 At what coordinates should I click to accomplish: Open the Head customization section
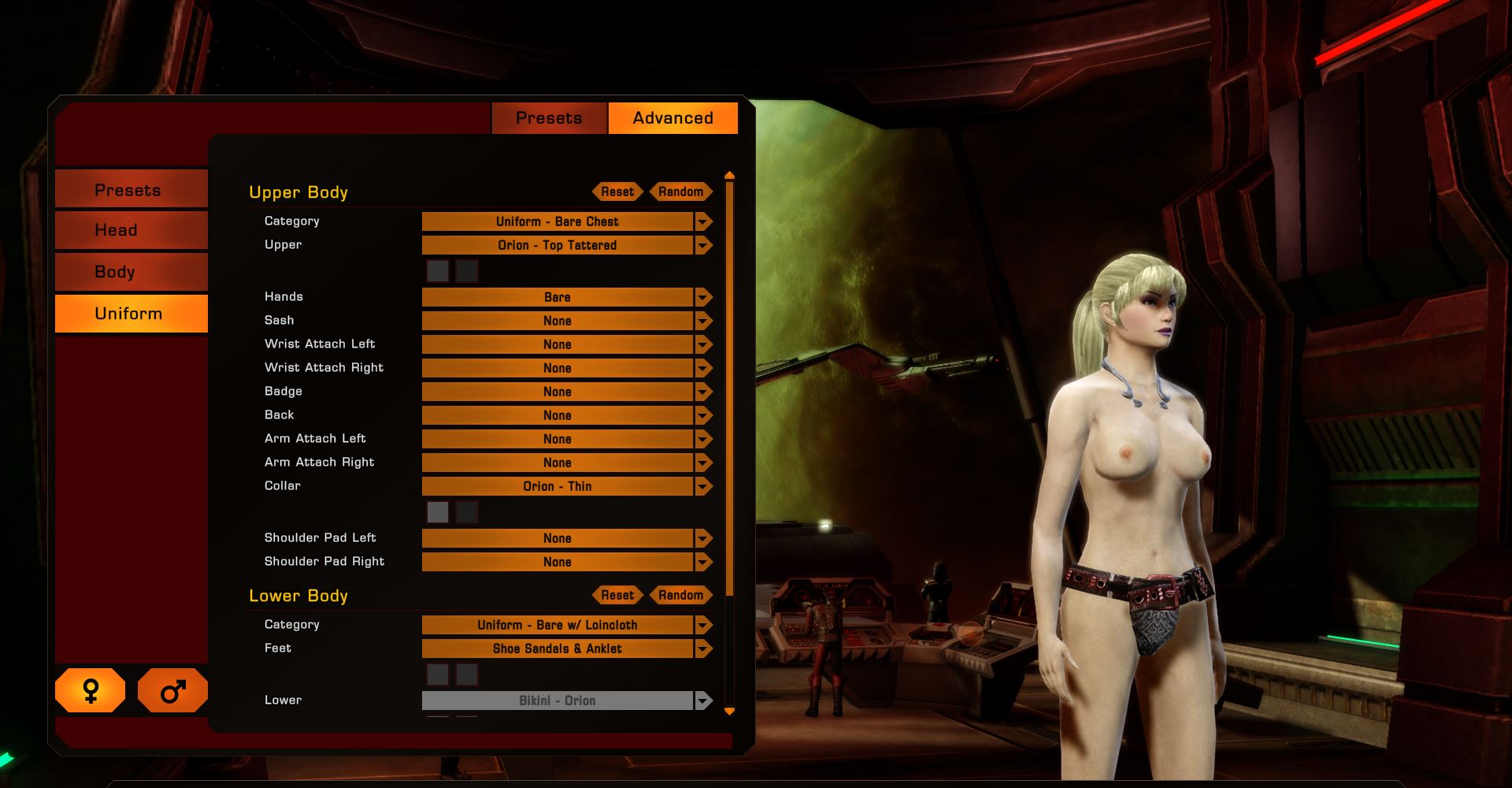coord(131,229)
